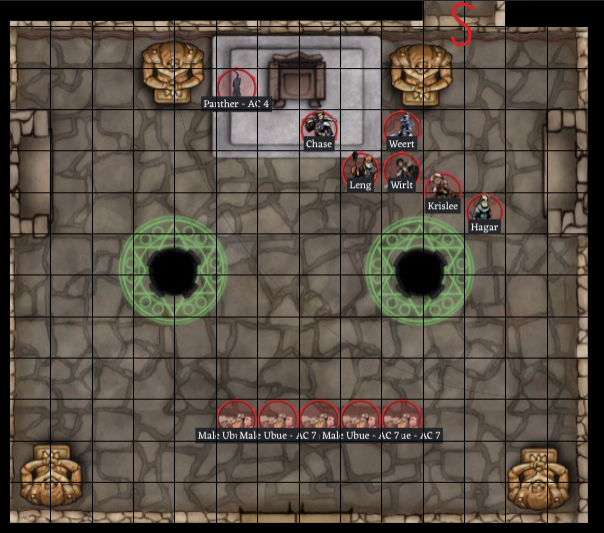The image size is (604, 533).
Task: Select the Panther token
Action: (237, 84)
